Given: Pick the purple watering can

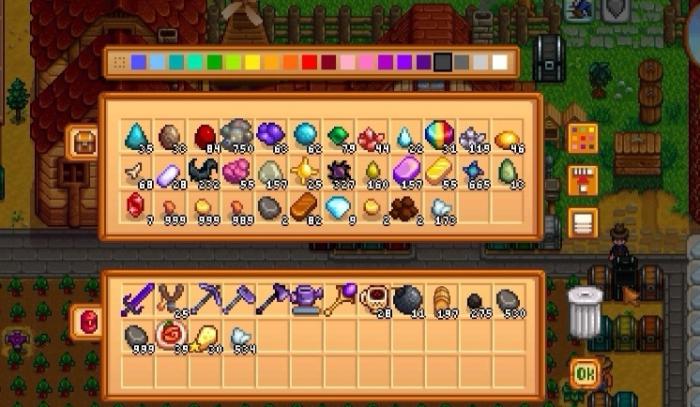Looking at the screenshot, I should coord(305,298).
